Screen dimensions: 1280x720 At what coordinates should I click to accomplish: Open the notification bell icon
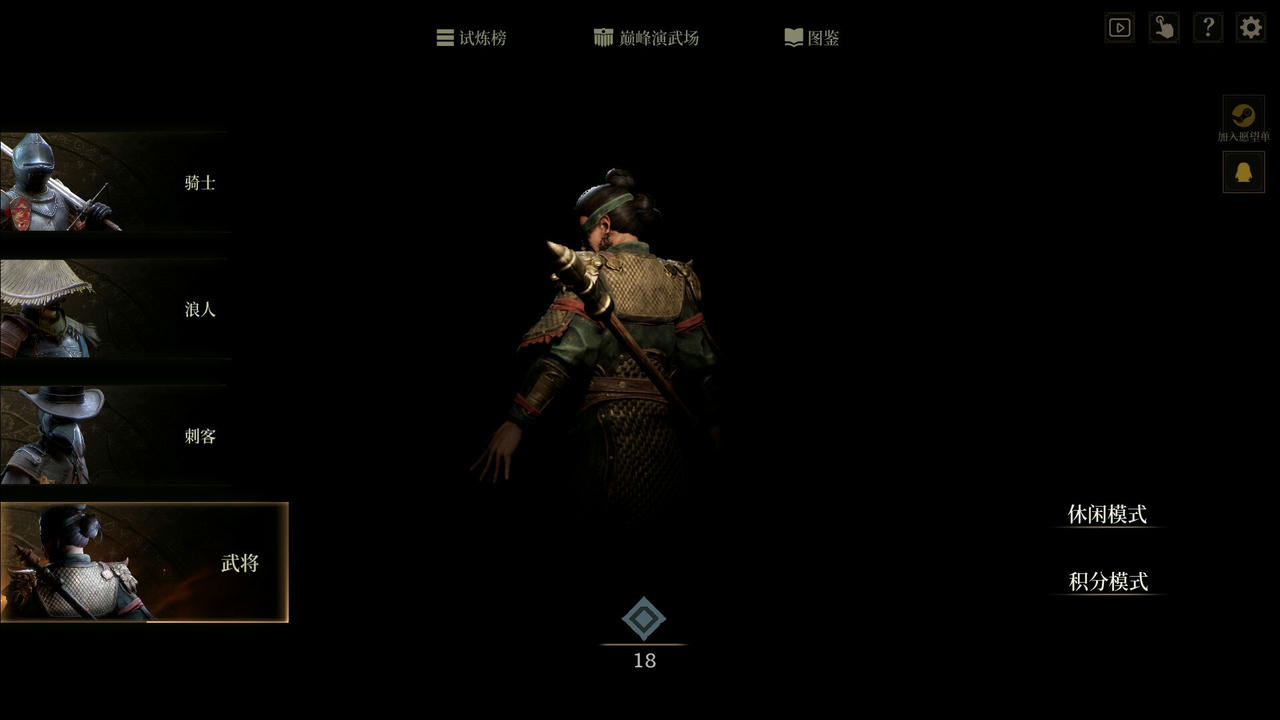coord(1243,171)
